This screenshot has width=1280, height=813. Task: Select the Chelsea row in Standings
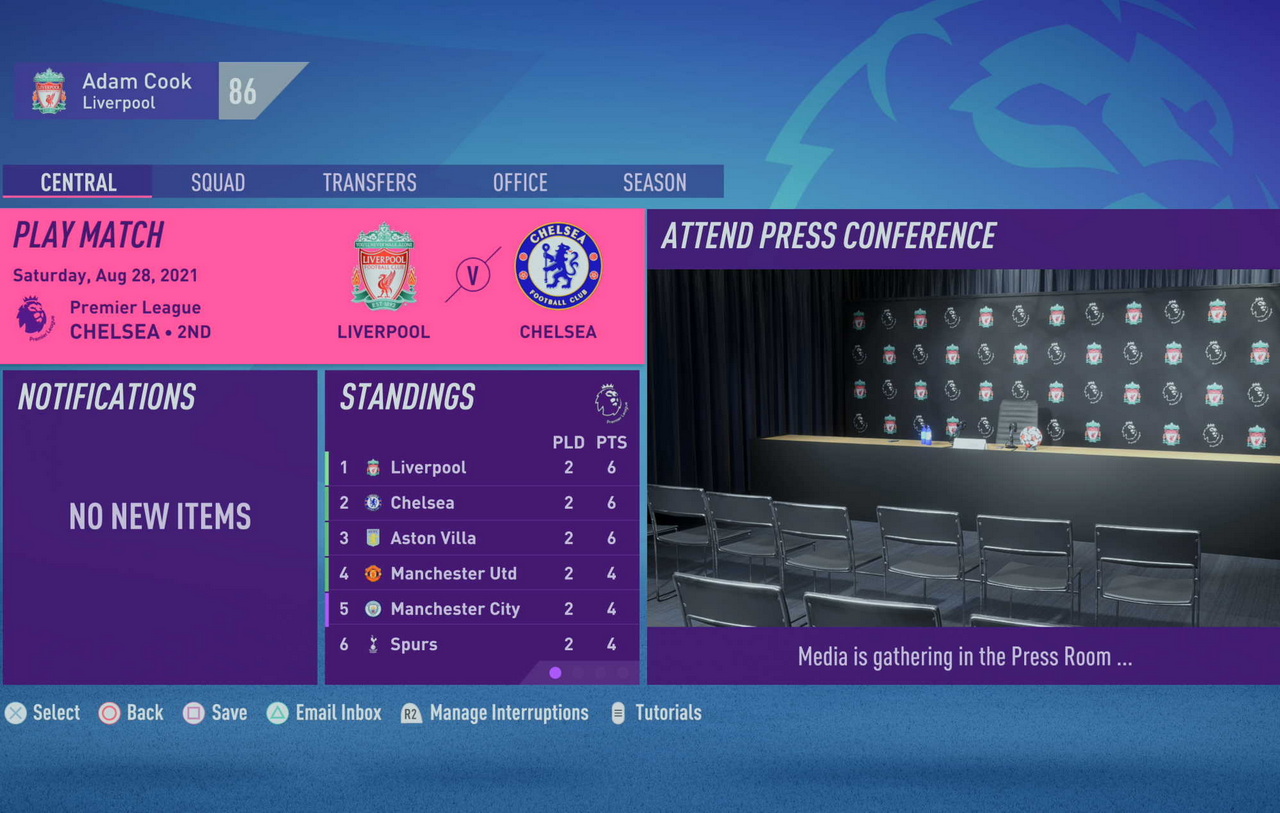click(483, 503)
